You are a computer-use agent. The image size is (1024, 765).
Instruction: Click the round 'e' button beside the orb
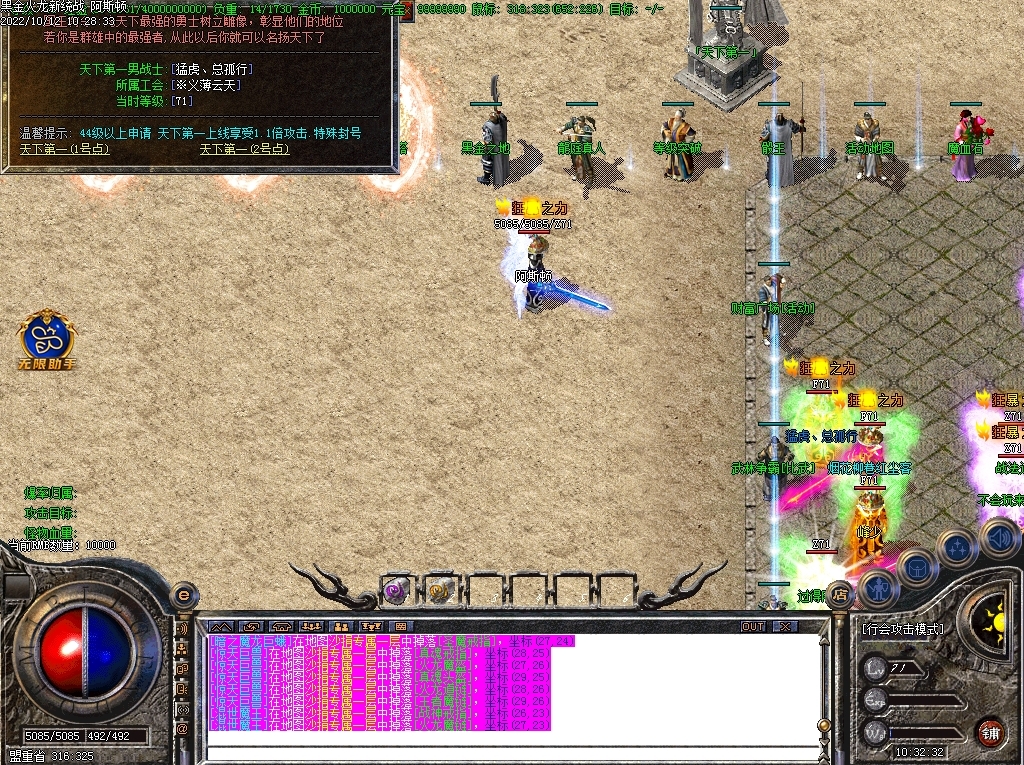click(183, 595)
